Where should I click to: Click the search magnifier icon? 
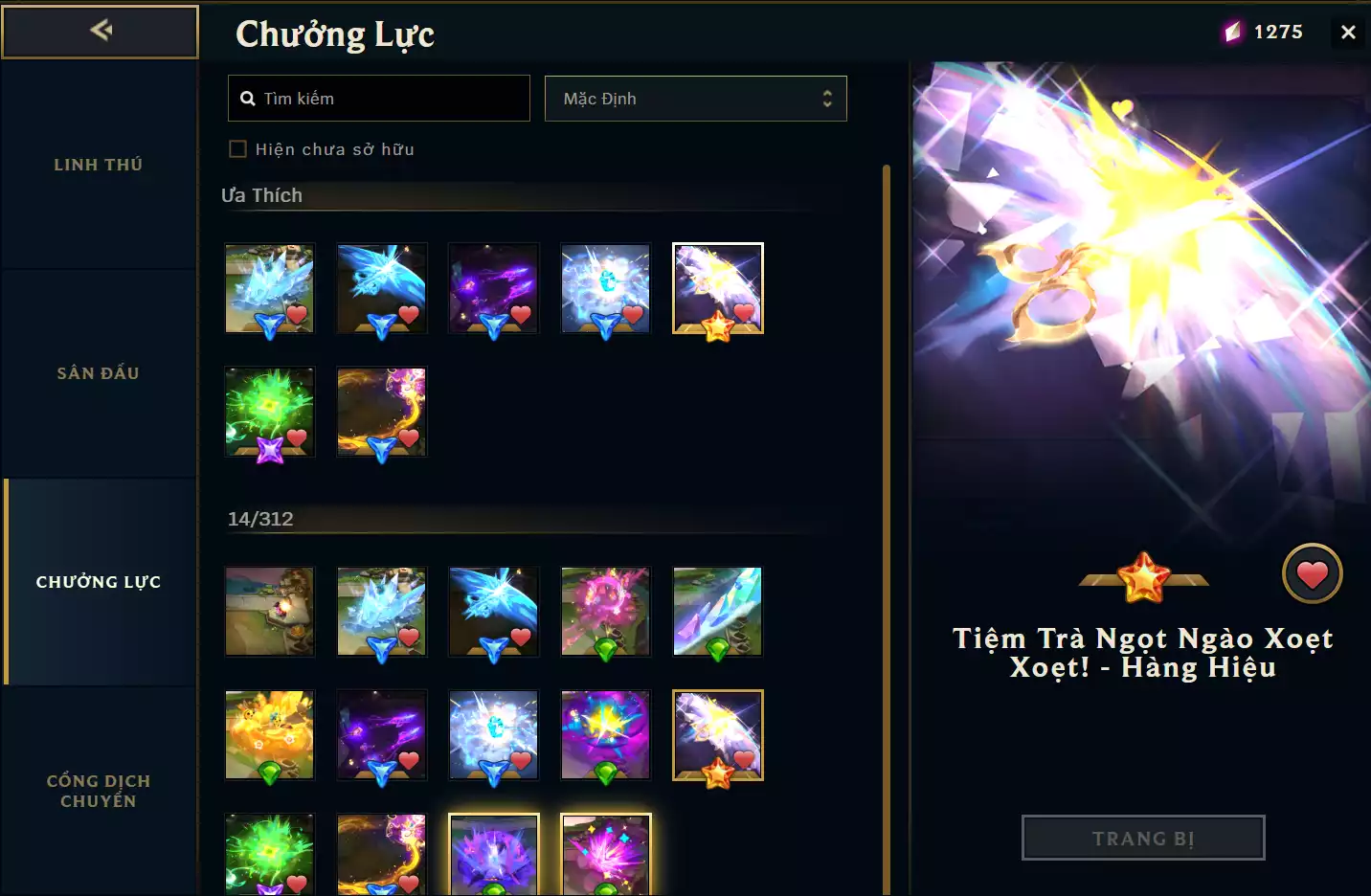click(x=247, y=98)
